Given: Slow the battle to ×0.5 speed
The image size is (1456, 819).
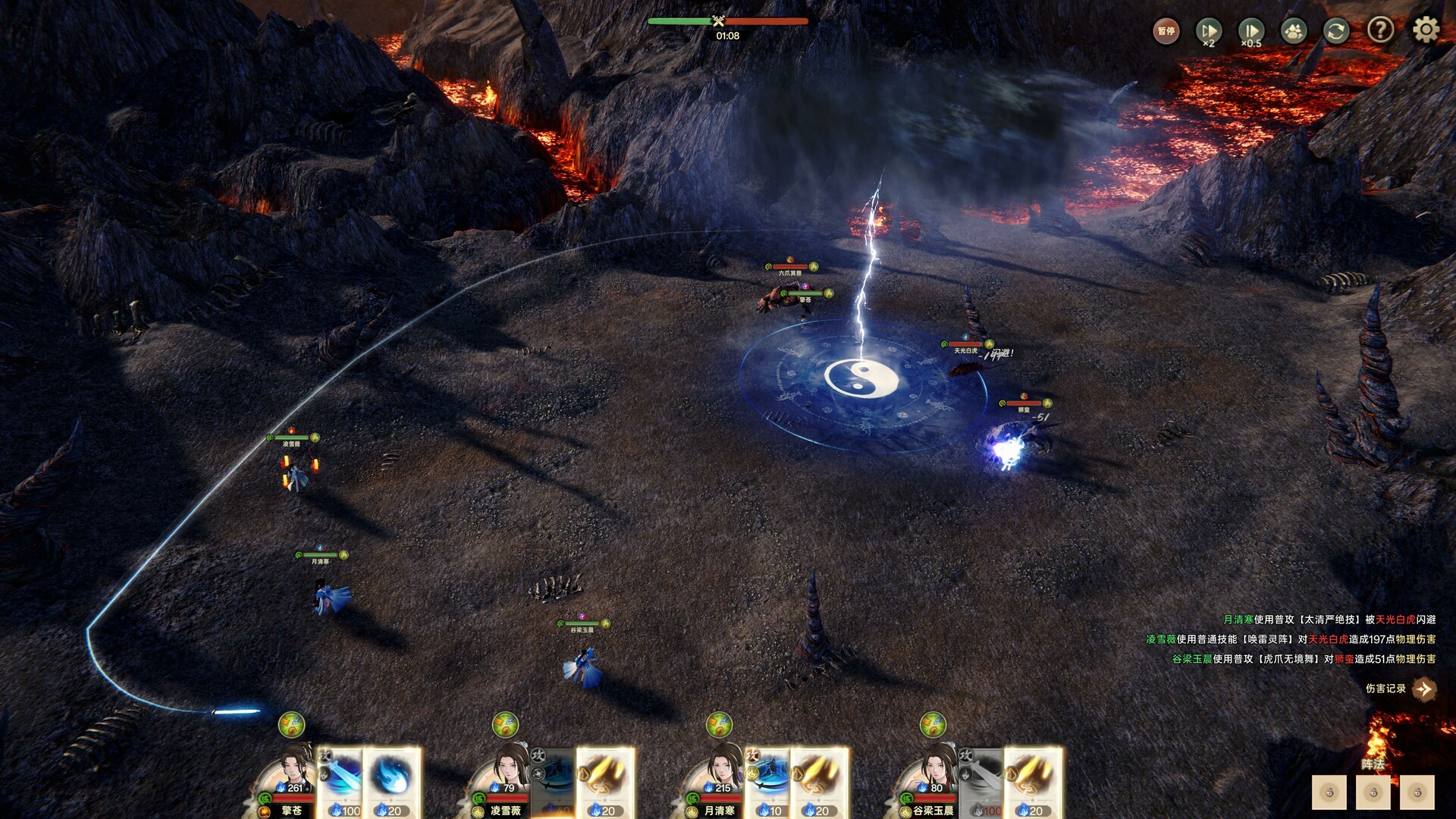Looking at the screenshot, I should coord(1250,31).
